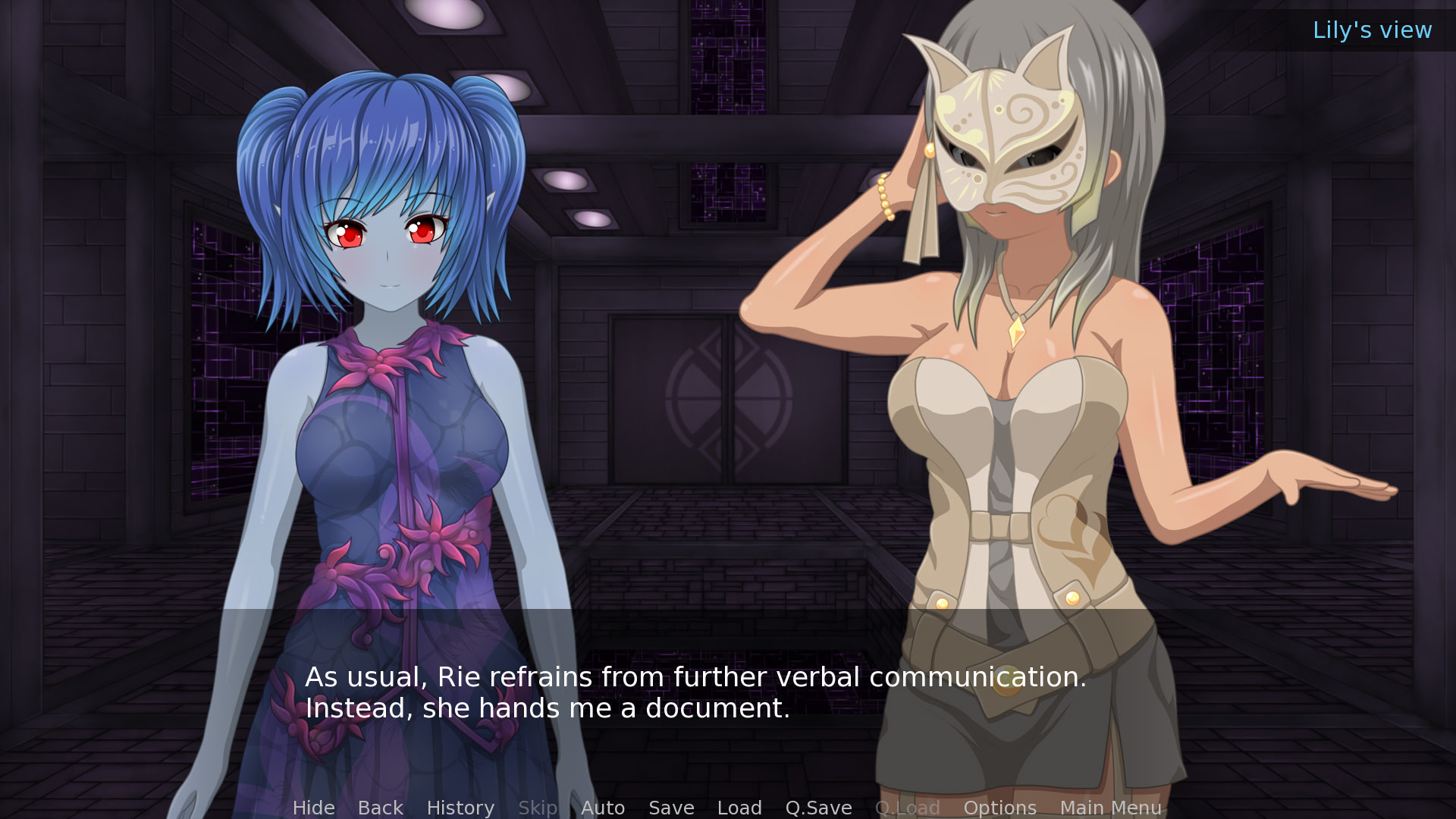1456x819 pixels.
Task: Advance the dialogue about Rie's document
Action: [695, 692]
